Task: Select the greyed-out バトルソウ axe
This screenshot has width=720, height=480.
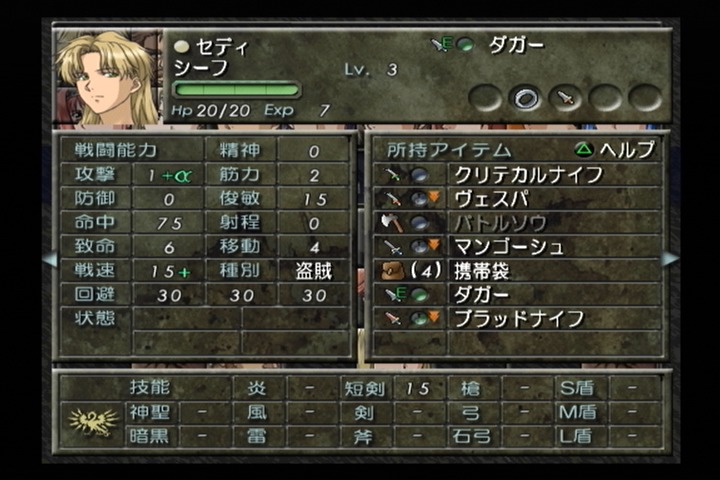Action: pos(515,222)
